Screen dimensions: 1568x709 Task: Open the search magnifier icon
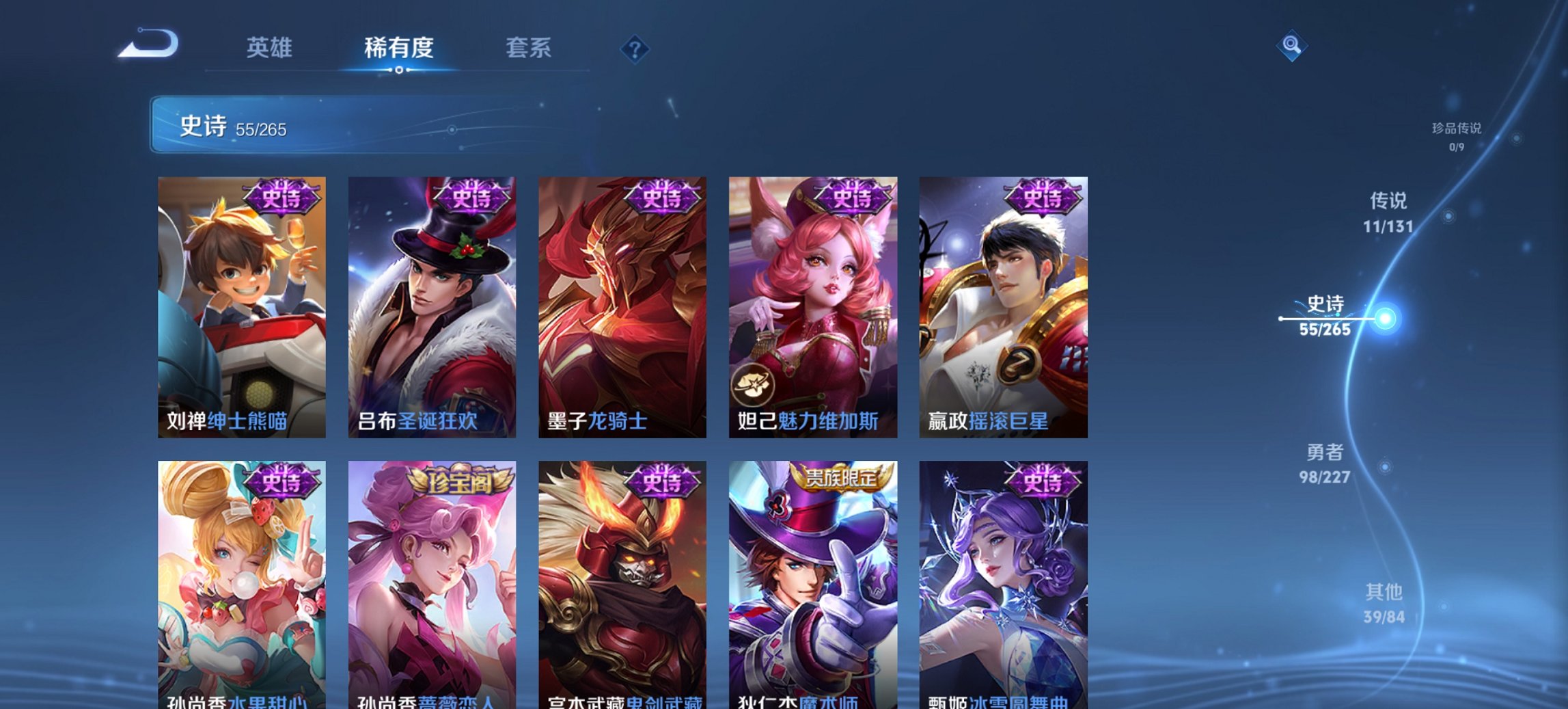tap(1290, 46)
